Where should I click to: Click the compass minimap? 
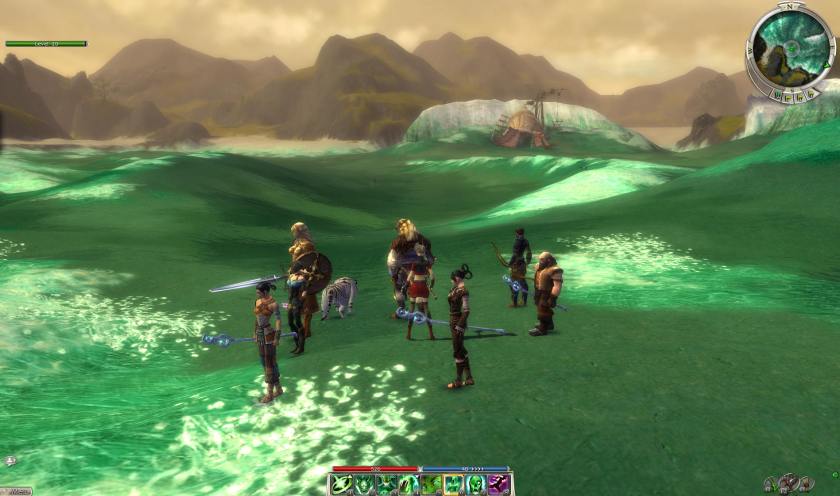coord(790,46)
